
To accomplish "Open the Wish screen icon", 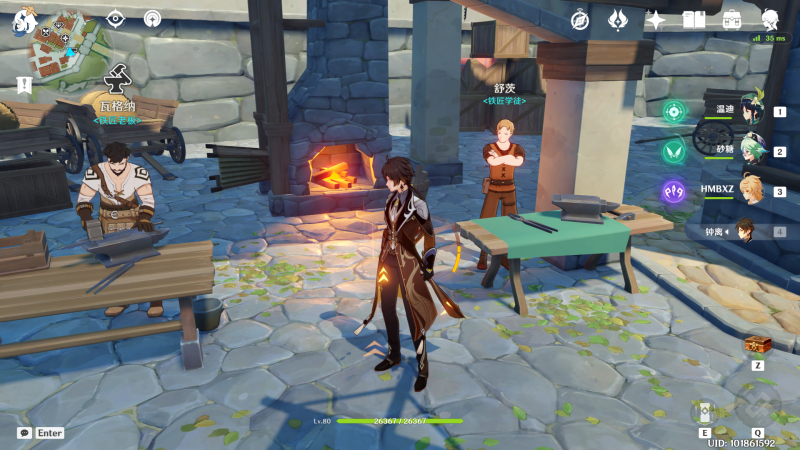I will point(618,20).
